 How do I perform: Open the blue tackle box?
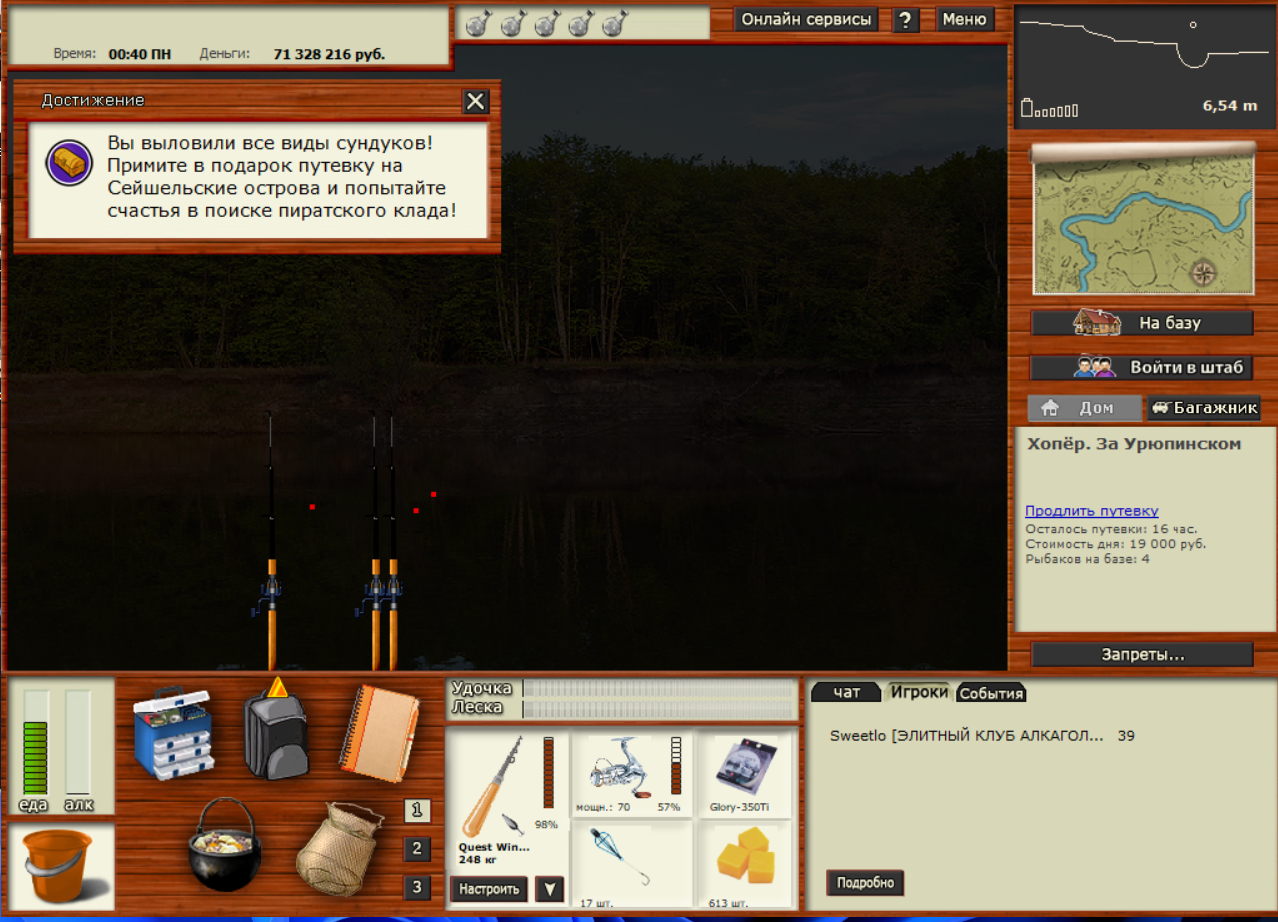pyautogui.click(x=173, y=732)
